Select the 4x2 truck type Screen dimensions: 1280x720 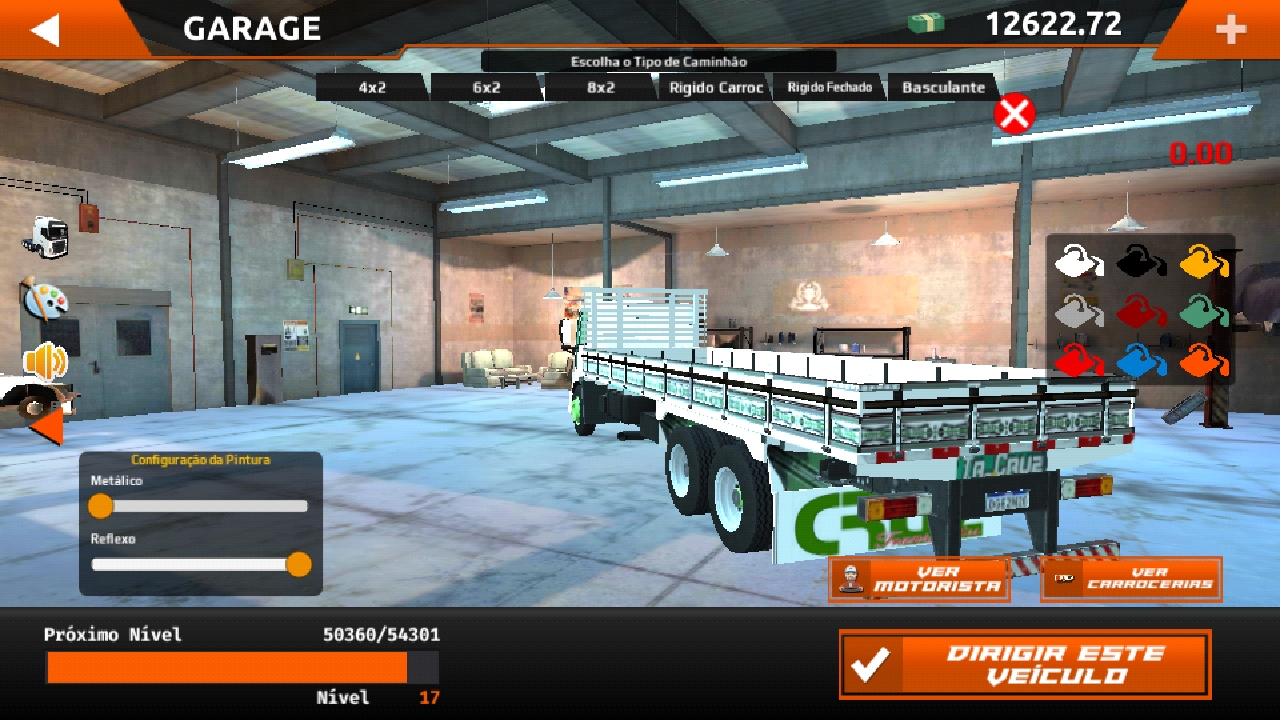pos(372,88)
